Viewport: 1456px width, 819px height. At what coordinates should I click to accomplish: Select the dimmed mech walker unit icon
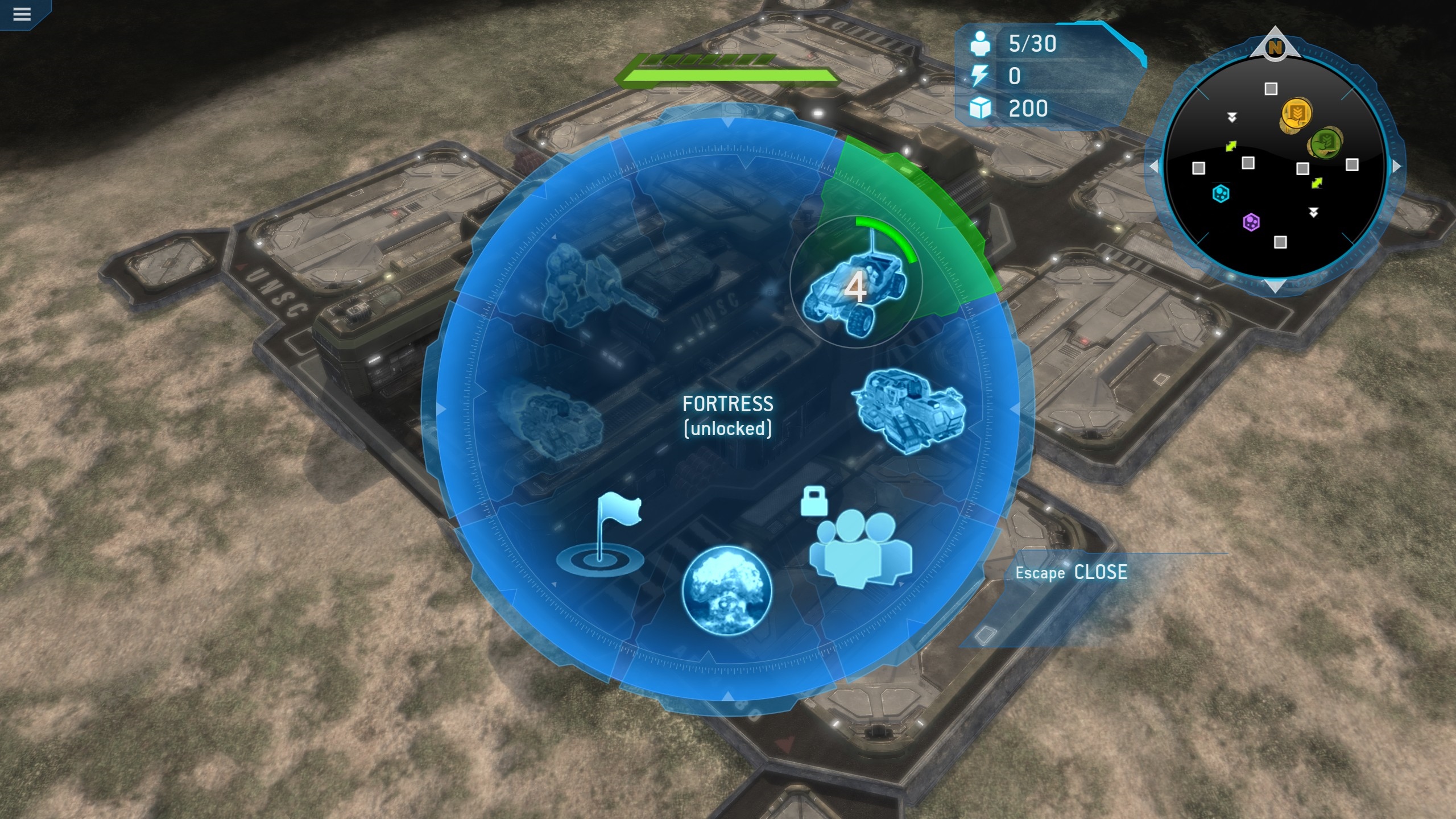pos(591,284)
